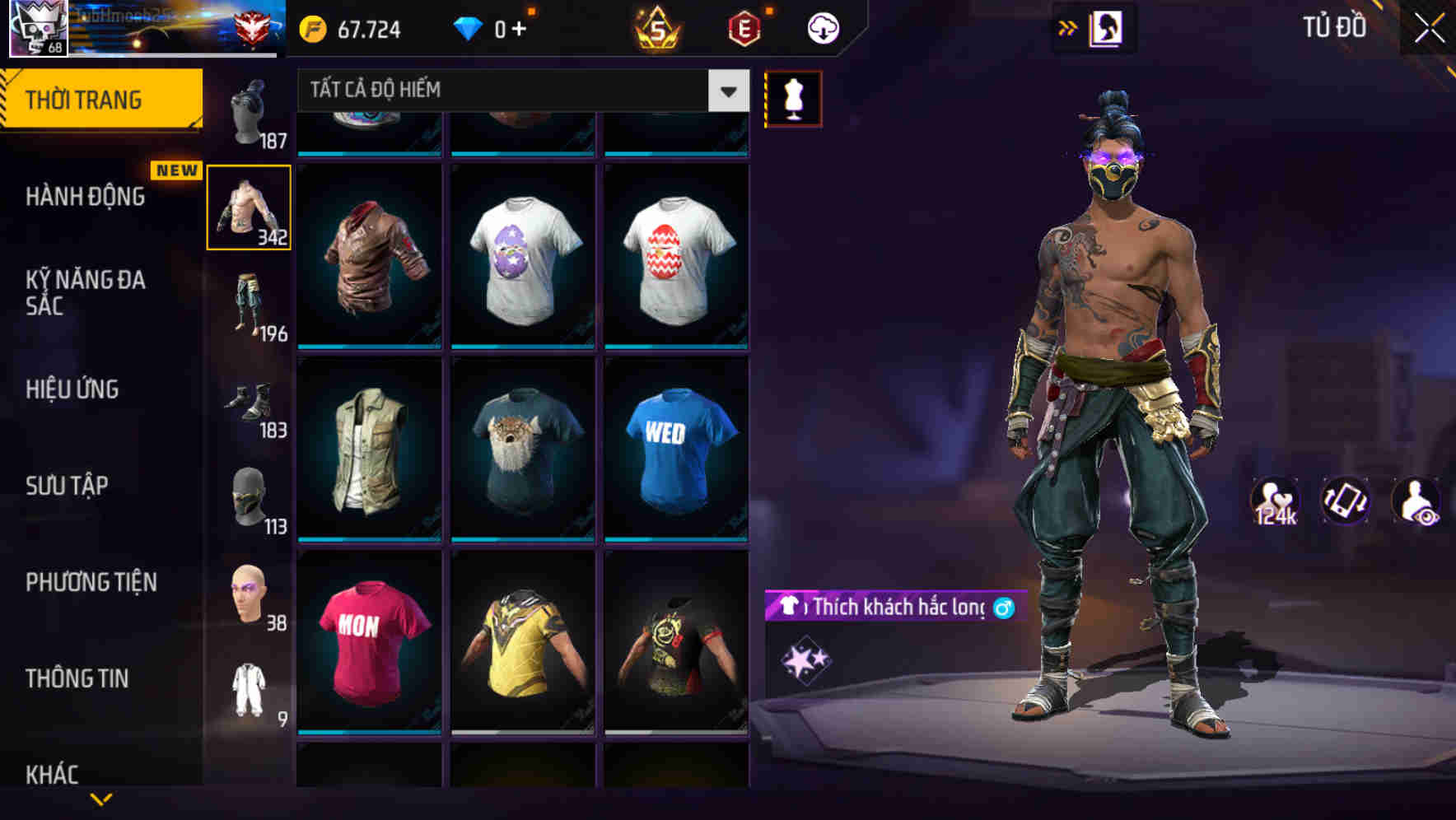Select the THỜI TRANG section button
The image size is (1456, 820).
pyautogui.click(x=82, y=98)
